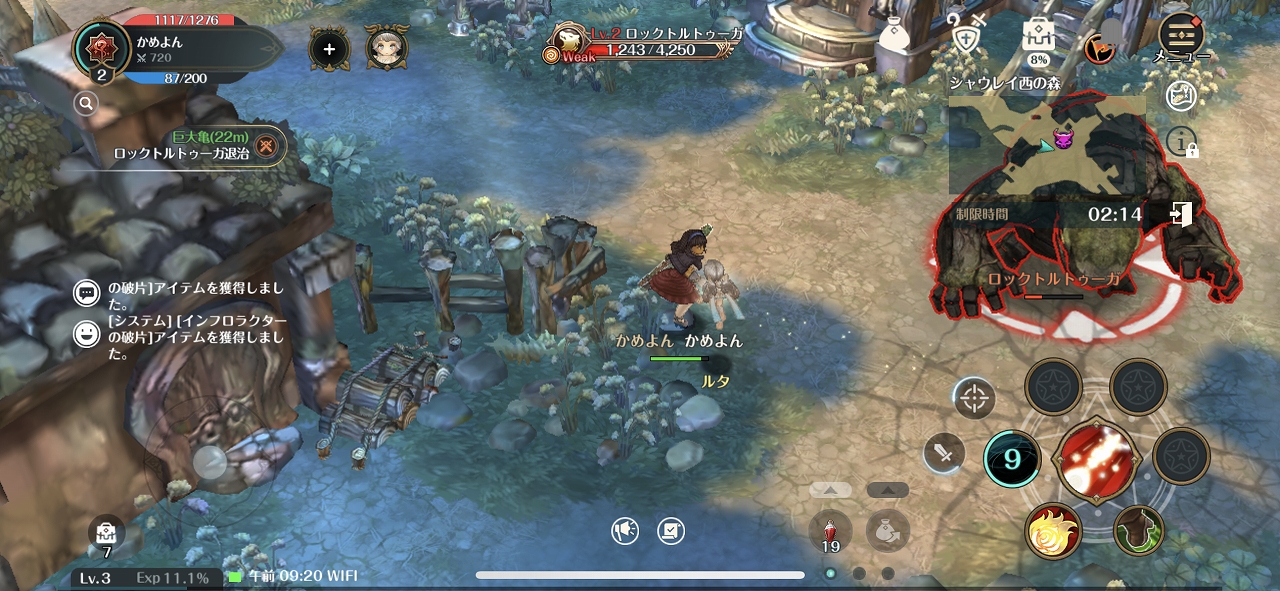Open the chat speech bubble icon

tap(87, 292)
